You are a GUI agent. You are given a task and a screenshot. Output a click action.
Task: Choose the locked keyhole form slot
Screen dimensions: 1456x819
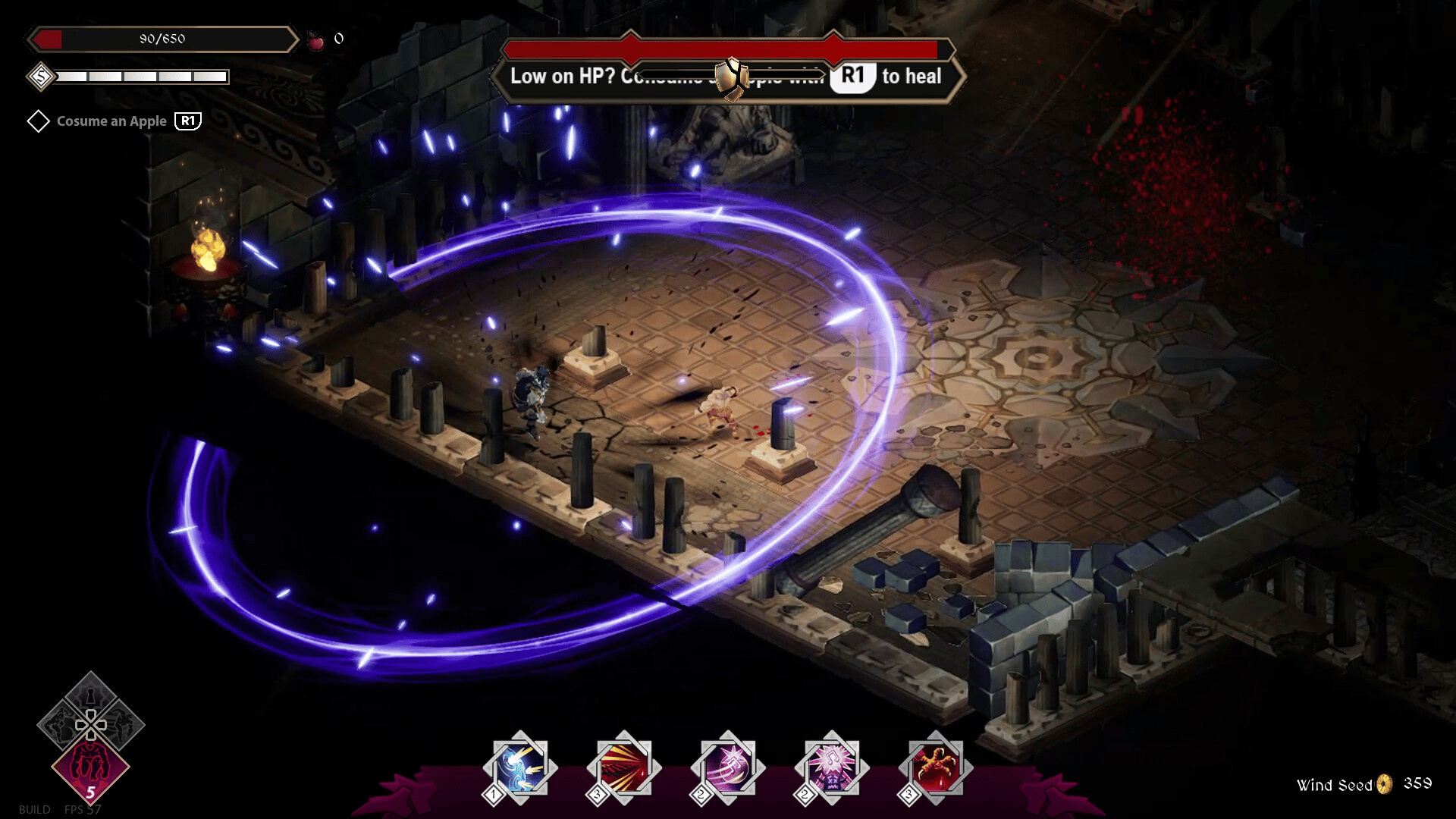(90, 695)
